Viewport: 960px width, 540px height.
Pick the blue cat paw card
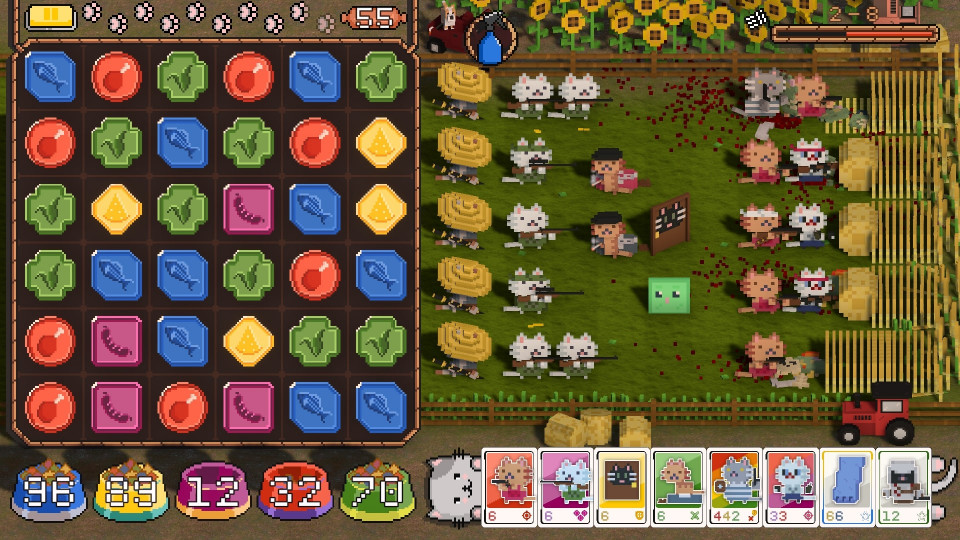coord(847,487)
